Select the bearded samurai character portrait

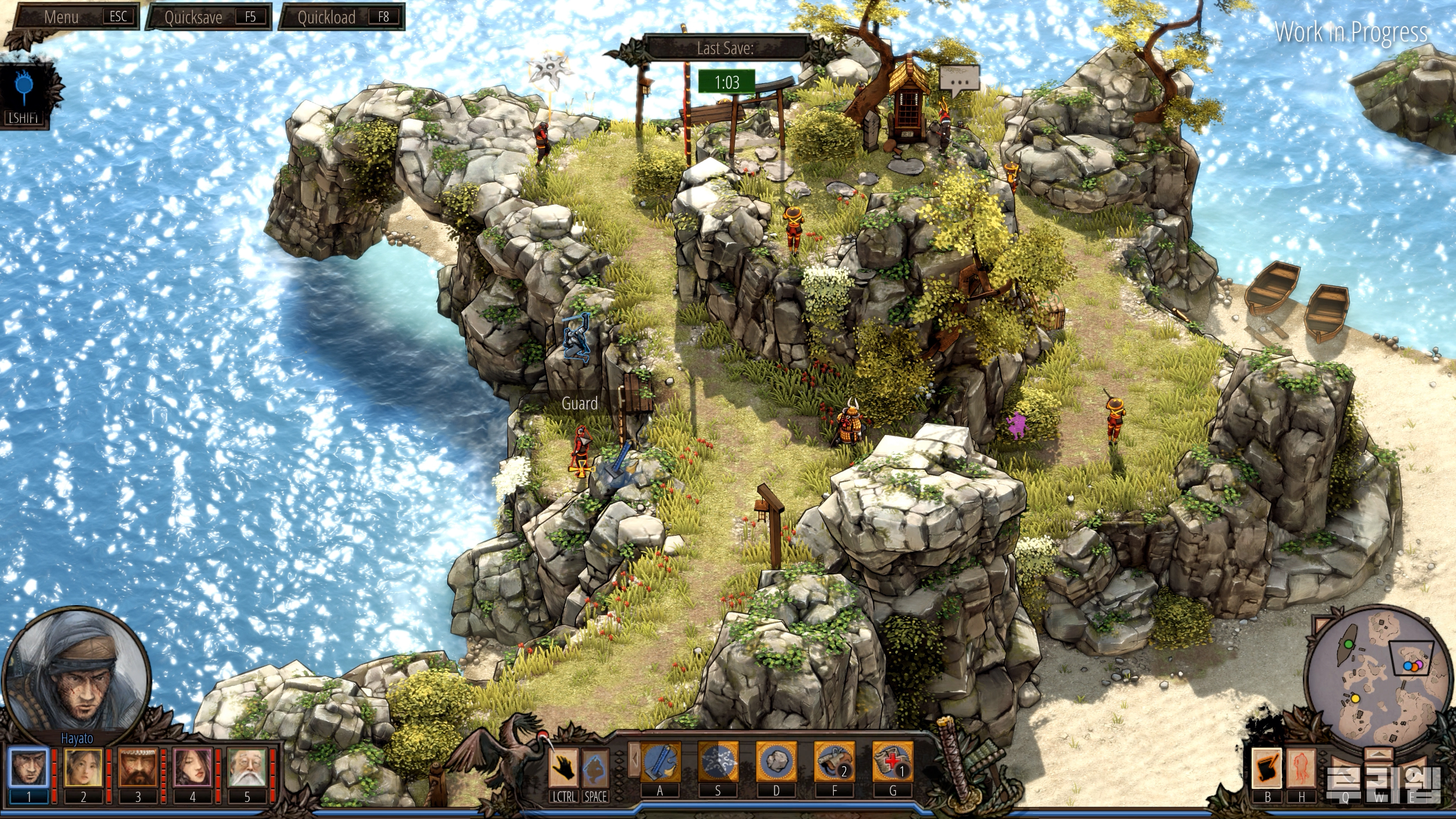click(138, 767)
